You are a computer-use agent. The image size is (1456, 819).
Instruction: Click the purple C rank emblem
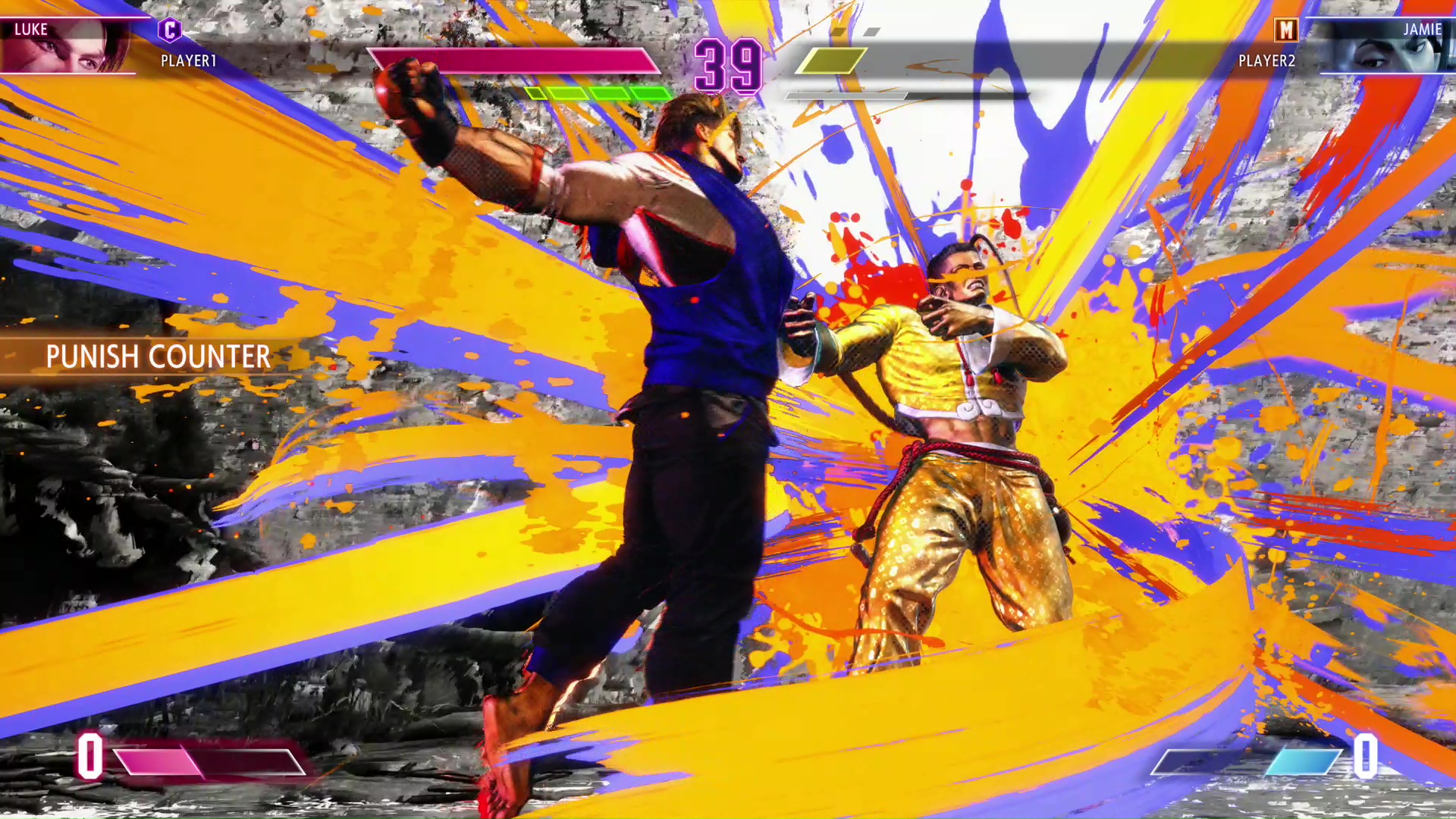[x=168, y=31]
